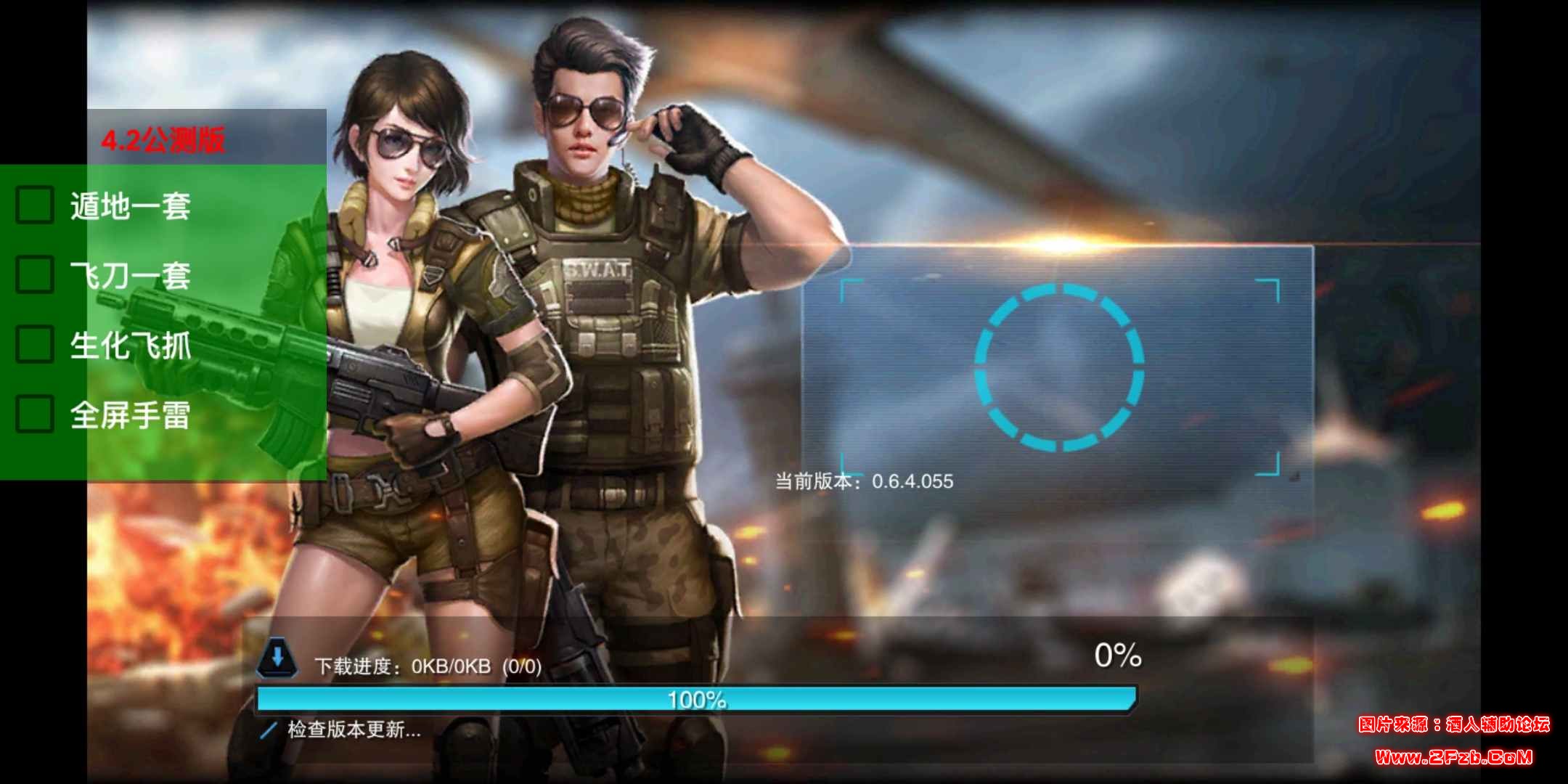Click the blue download arrow icon
The height and width of the screenshot is (784, 1568).
[x=278, y=656]
